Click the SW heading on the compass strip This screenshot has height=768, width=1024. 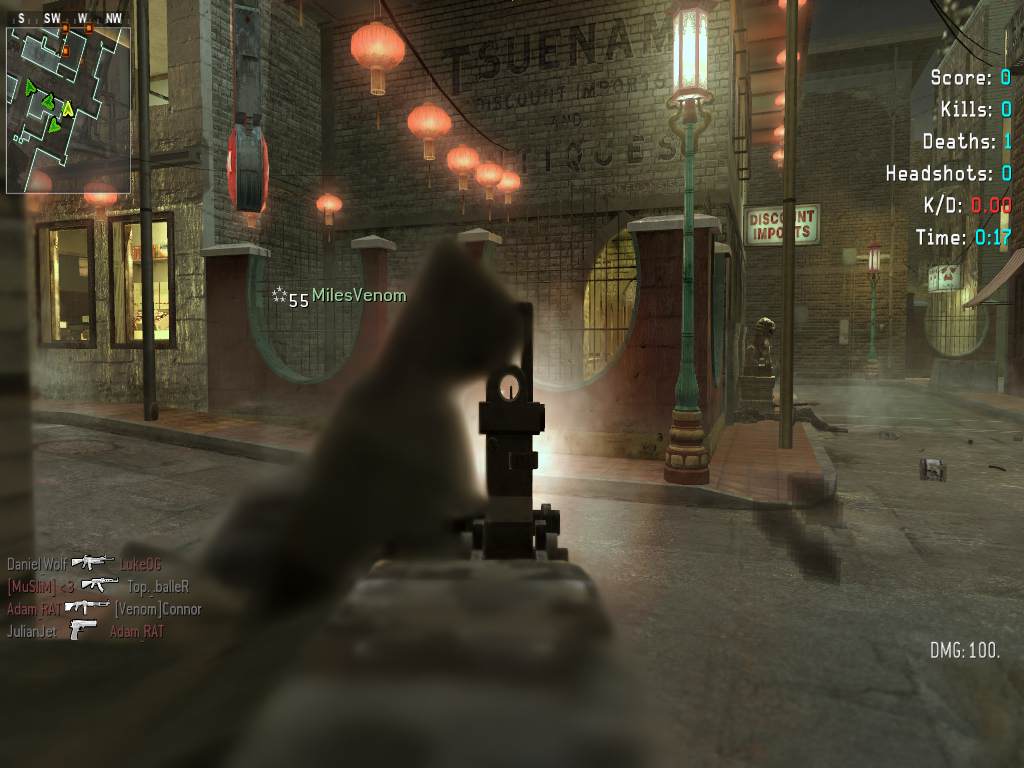52,18
